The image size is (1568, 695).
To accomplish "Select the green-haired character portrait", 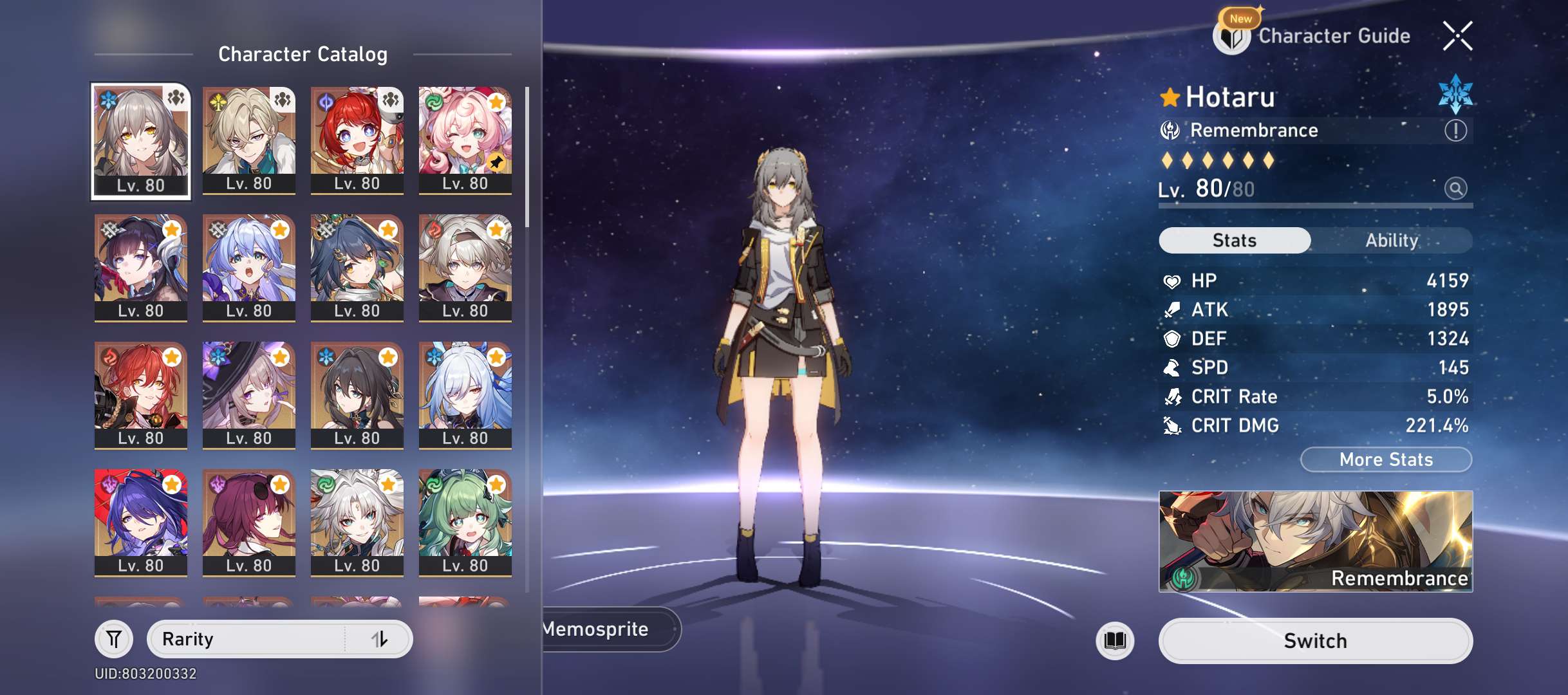I will tap(465, 522).
